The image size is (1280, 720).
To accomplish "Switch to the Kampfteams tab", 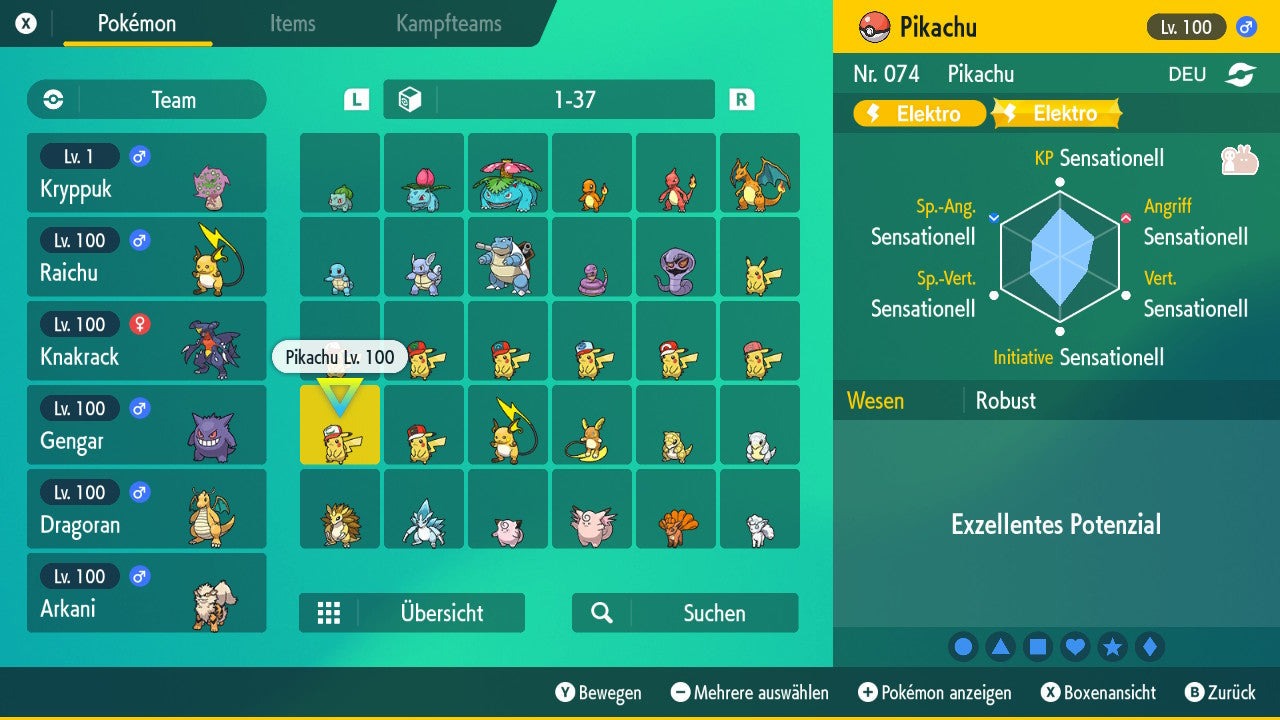I will (x=447, y=25).
